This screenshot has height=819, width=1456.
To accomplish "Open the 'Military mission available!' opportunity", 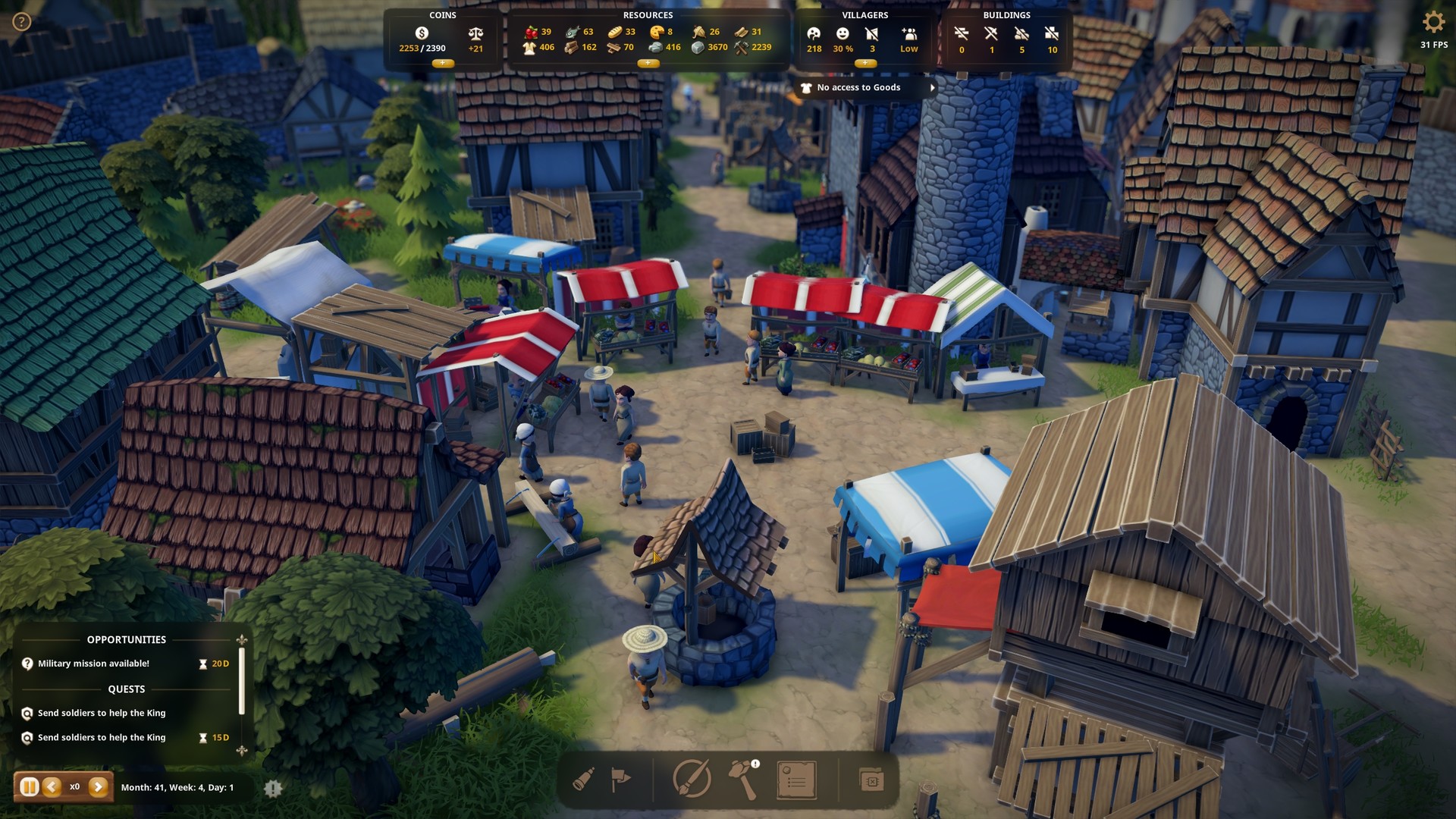I will (x=94, y=663).
